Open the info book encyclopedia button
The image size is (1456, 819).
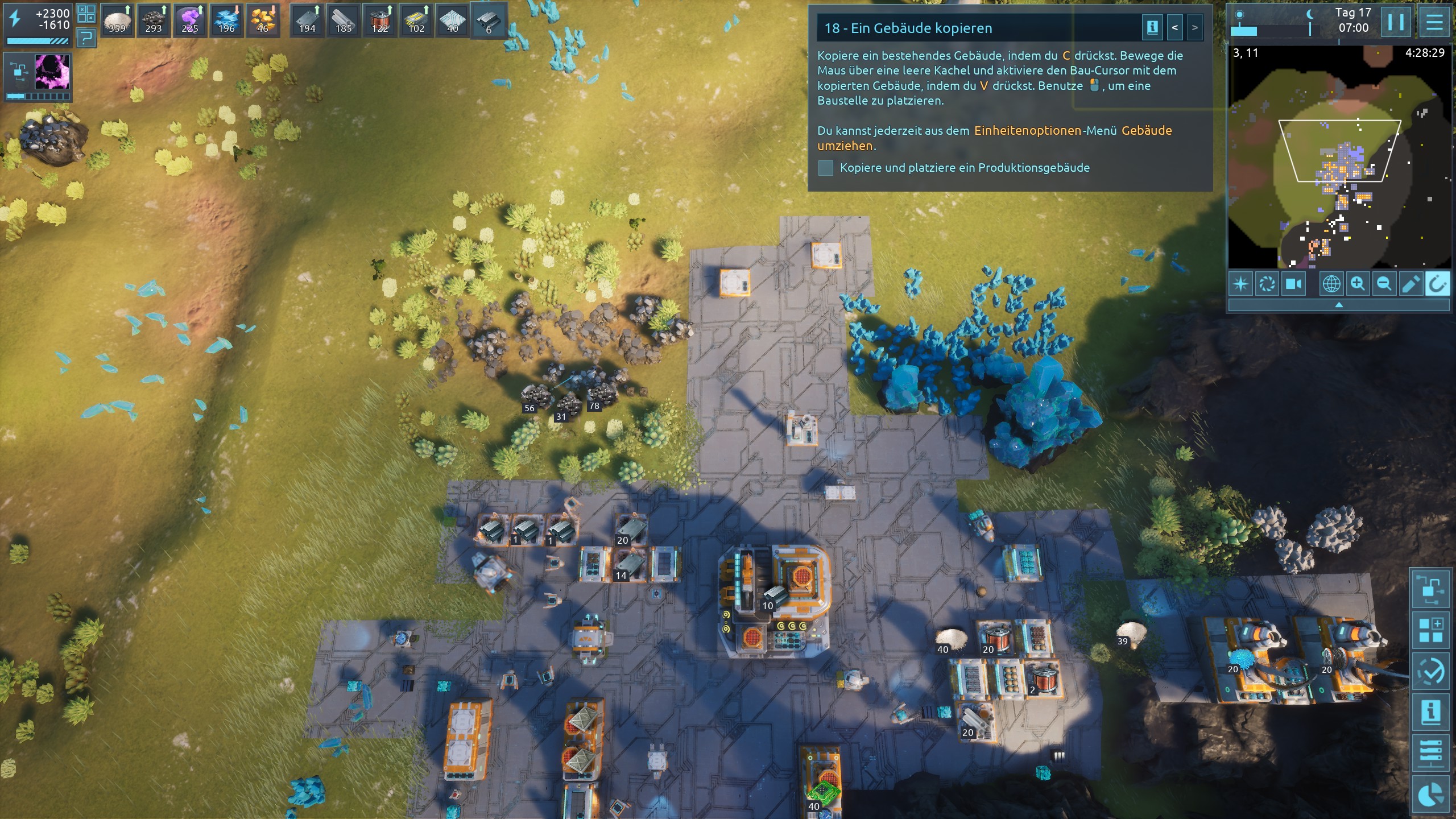[x=1430, y=712]
